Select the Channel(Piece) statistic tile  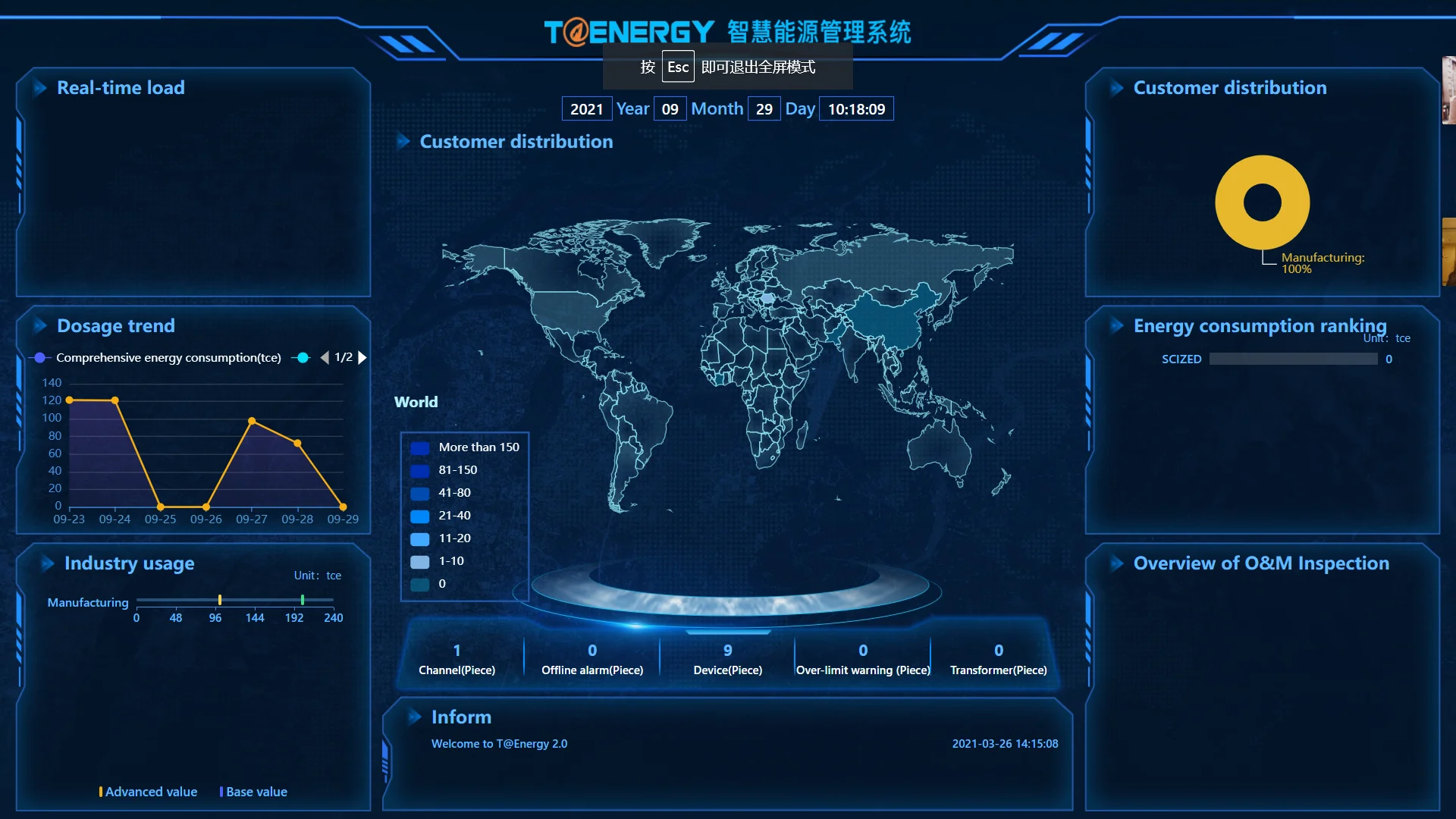point(457,658)
